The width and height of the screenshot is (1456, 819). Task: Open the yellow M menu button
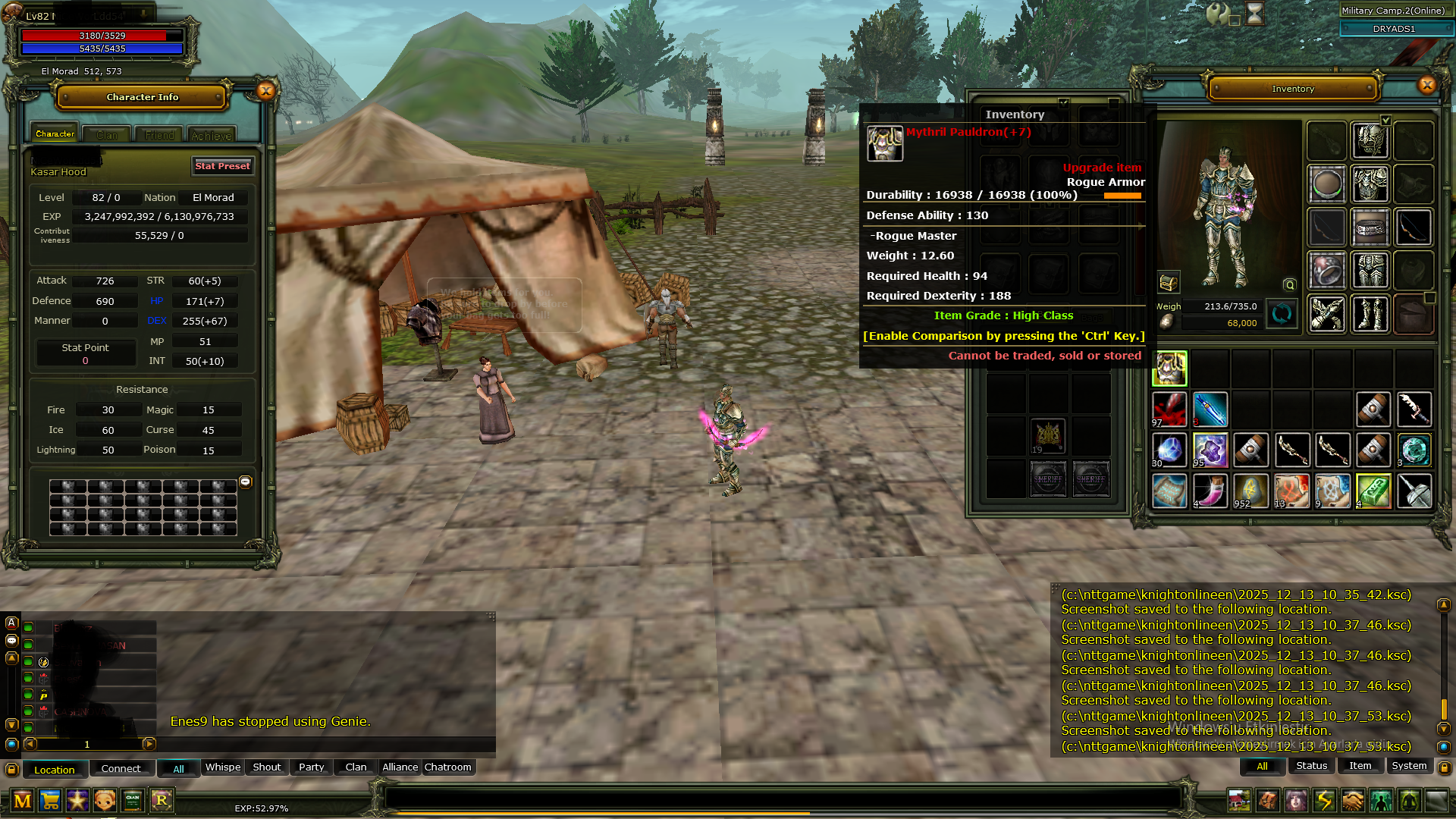click(x=23, y=801)
